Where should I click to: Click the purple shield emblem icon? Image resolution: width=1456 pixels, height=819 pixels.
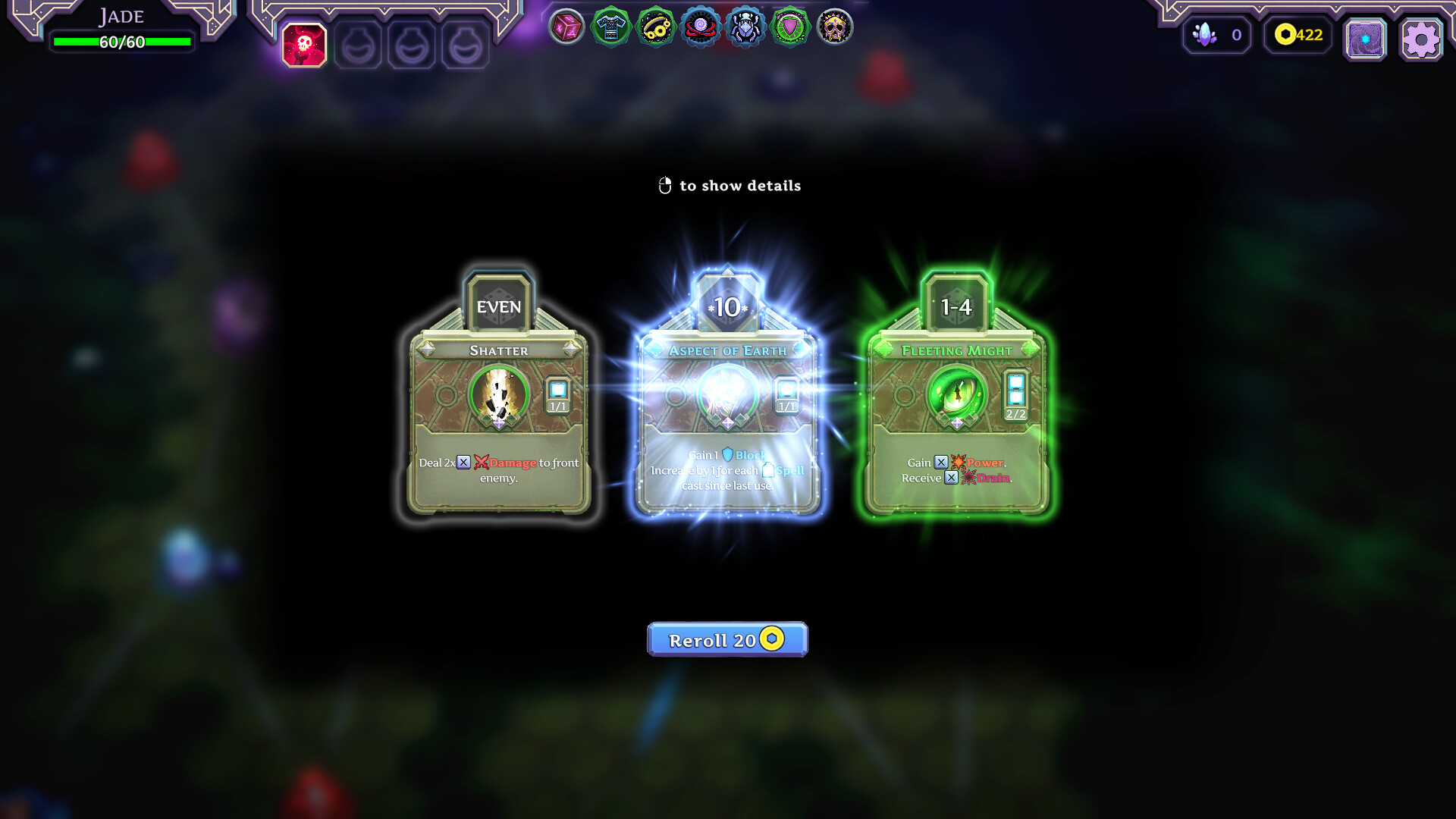pos(789,26)
